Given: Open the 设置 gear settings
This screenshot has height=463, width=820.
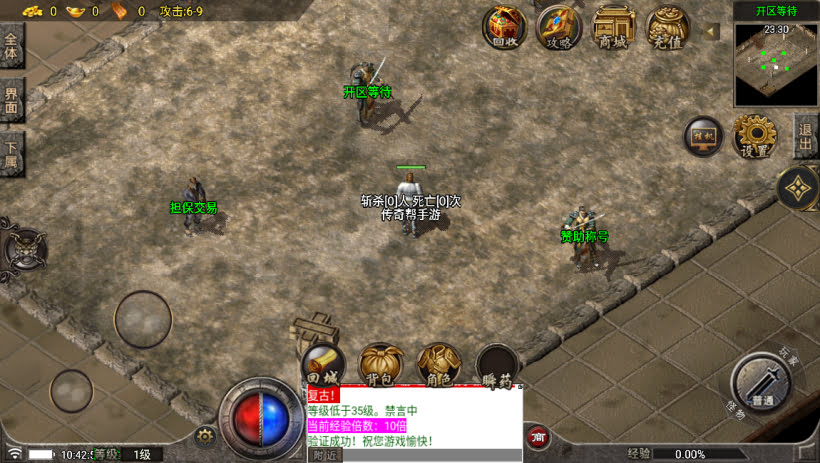Looking at the screenshot, I should click(x=756, y=136).
